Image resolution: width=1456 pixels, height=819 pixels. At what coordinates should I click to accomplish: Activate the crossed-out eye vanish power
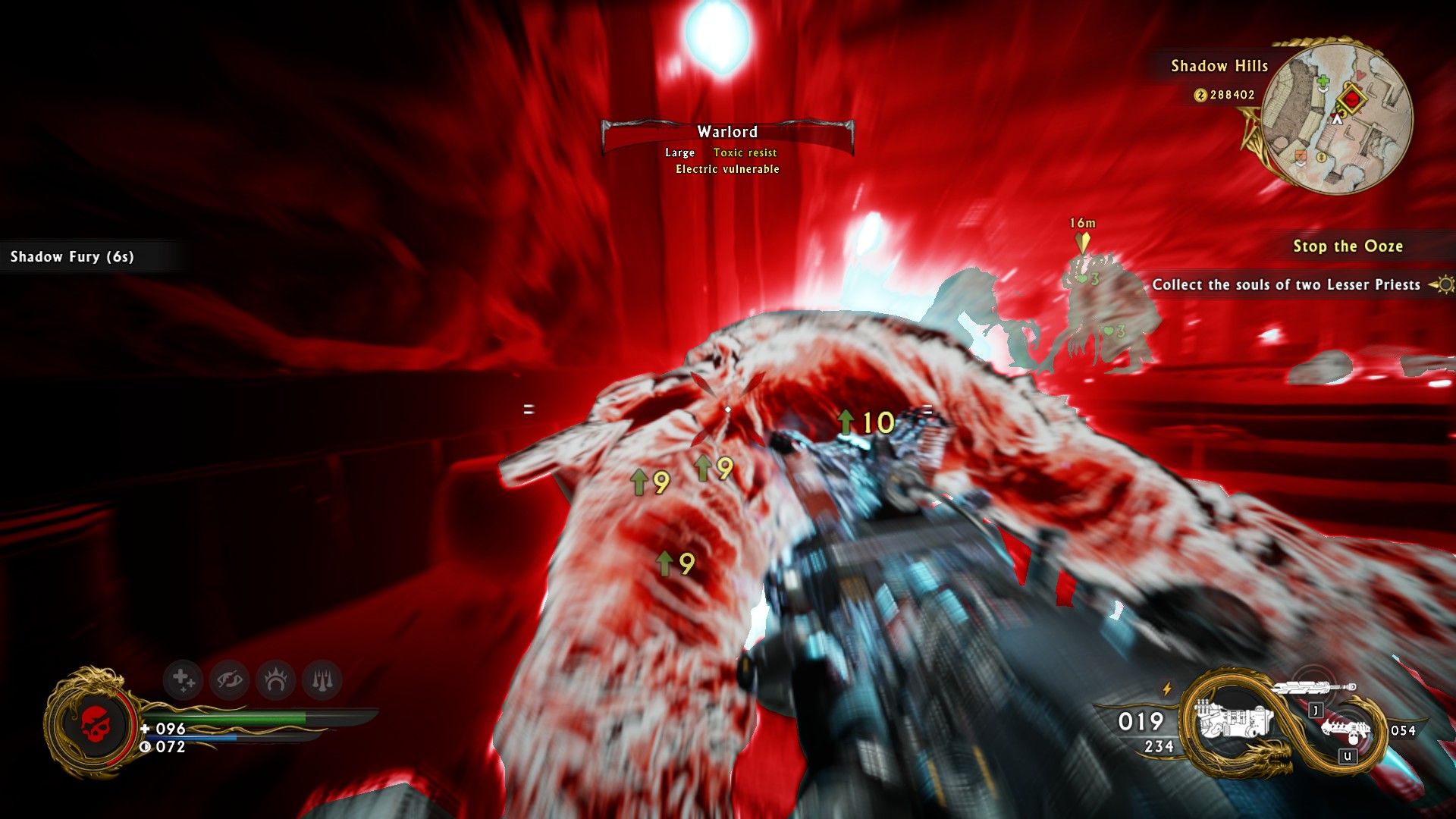click(229, 679)
